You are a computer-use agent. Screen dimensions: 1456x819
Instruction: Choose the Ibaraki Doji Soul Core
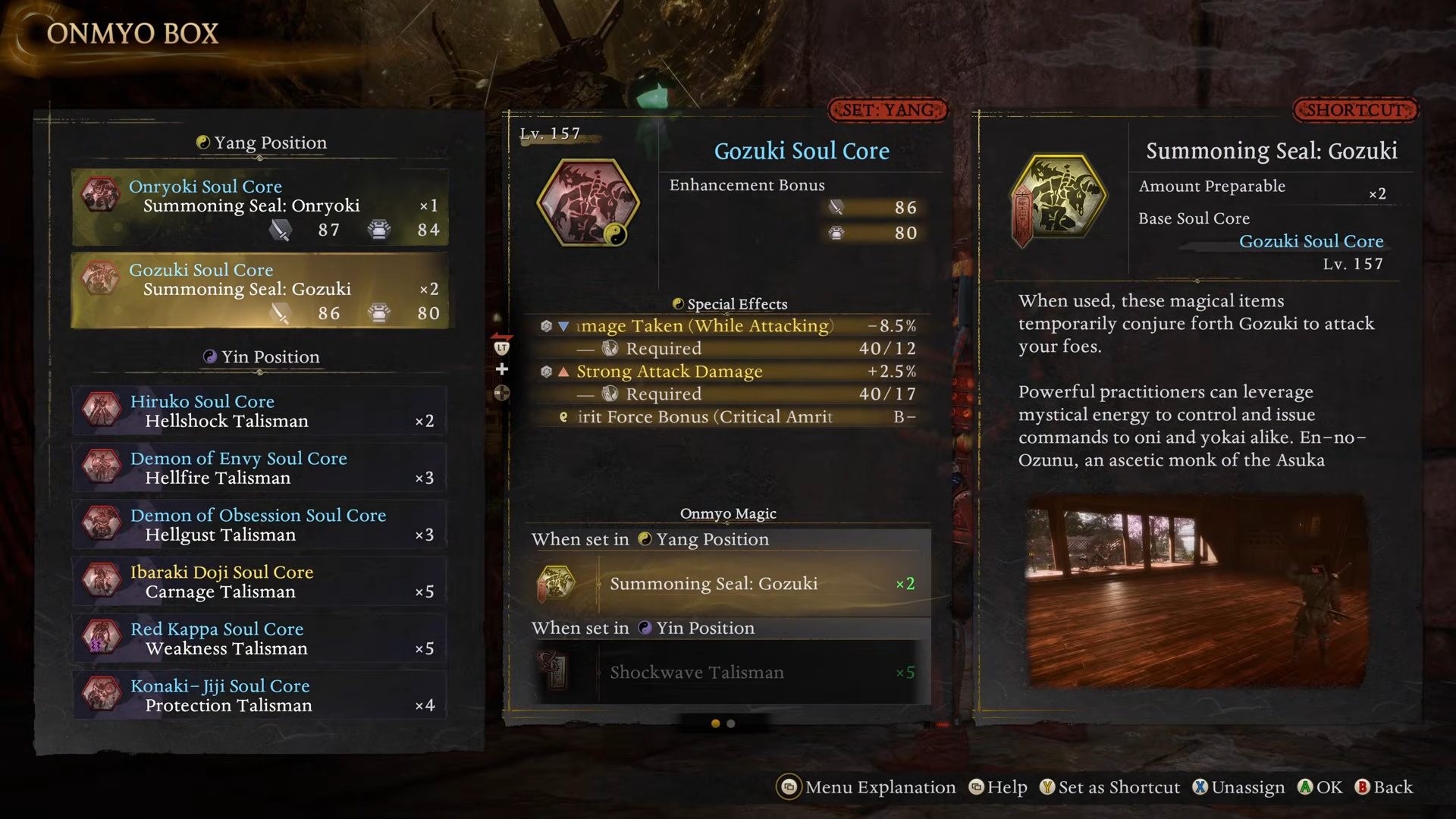click(259, 582)
